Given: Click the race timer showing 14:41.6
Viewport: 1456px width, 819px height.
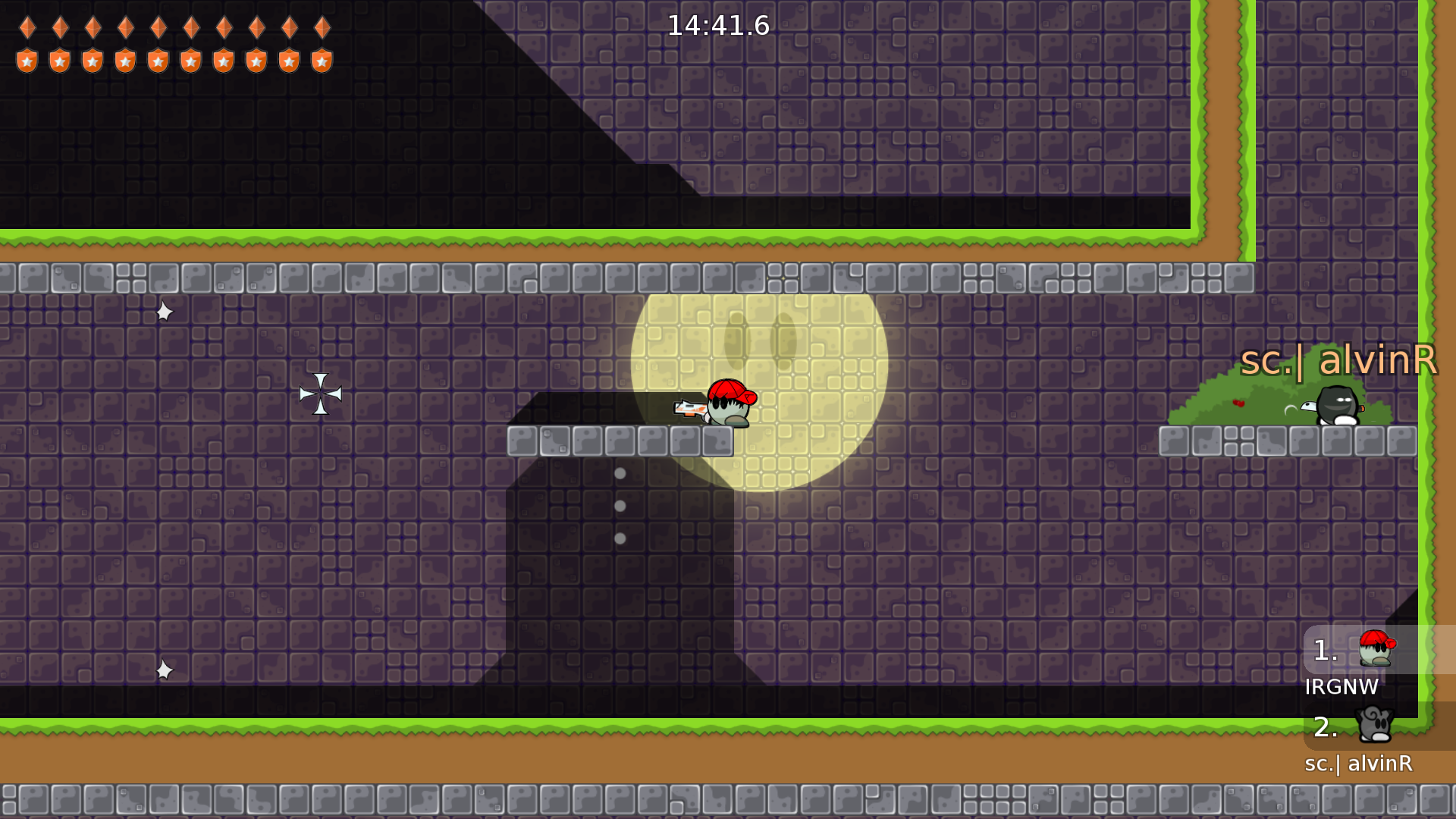Looking at the screenshot, I should point(716,25).
